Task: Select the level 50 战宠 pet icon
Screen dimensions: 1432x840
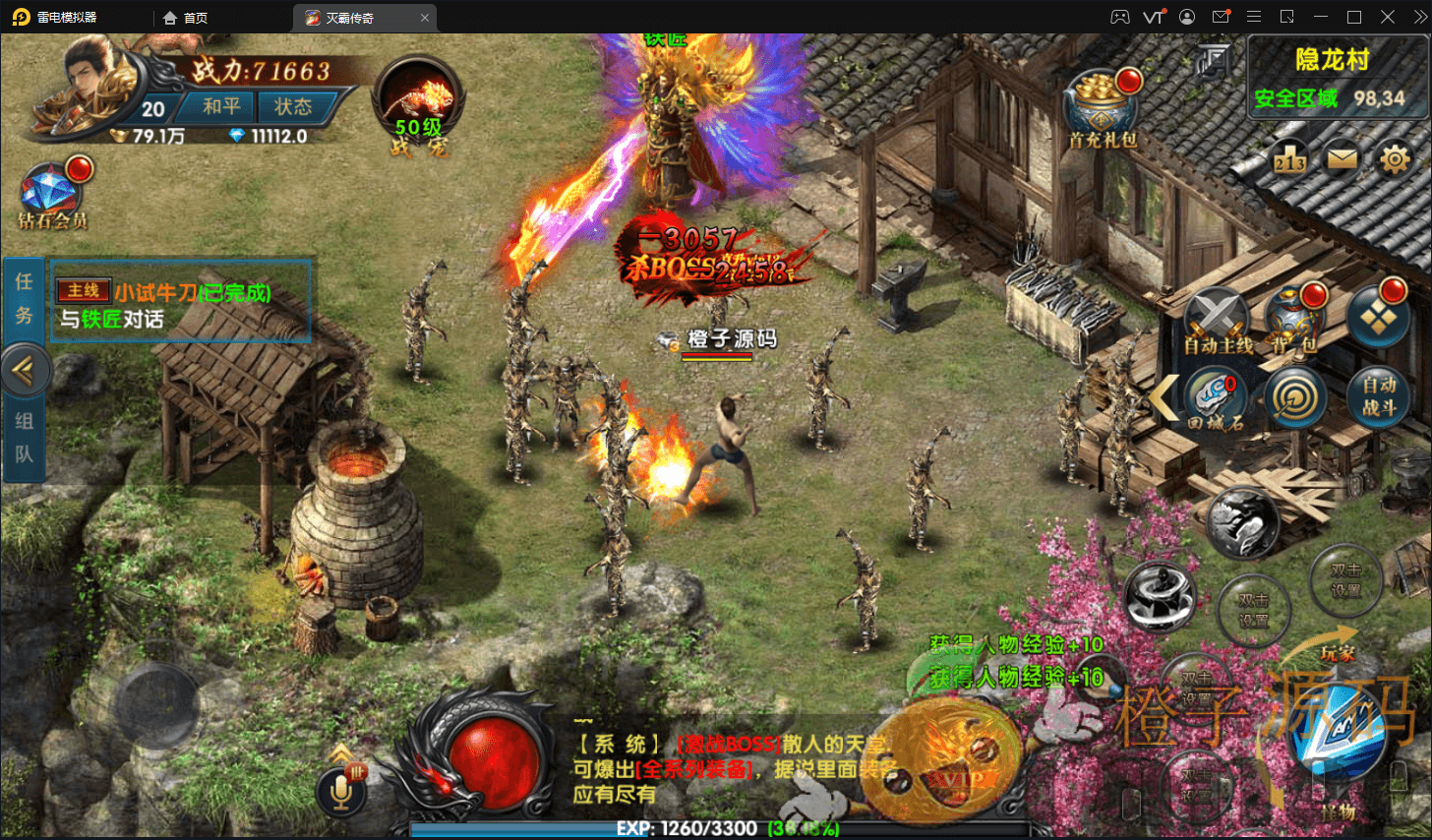Action: (418, 105)
